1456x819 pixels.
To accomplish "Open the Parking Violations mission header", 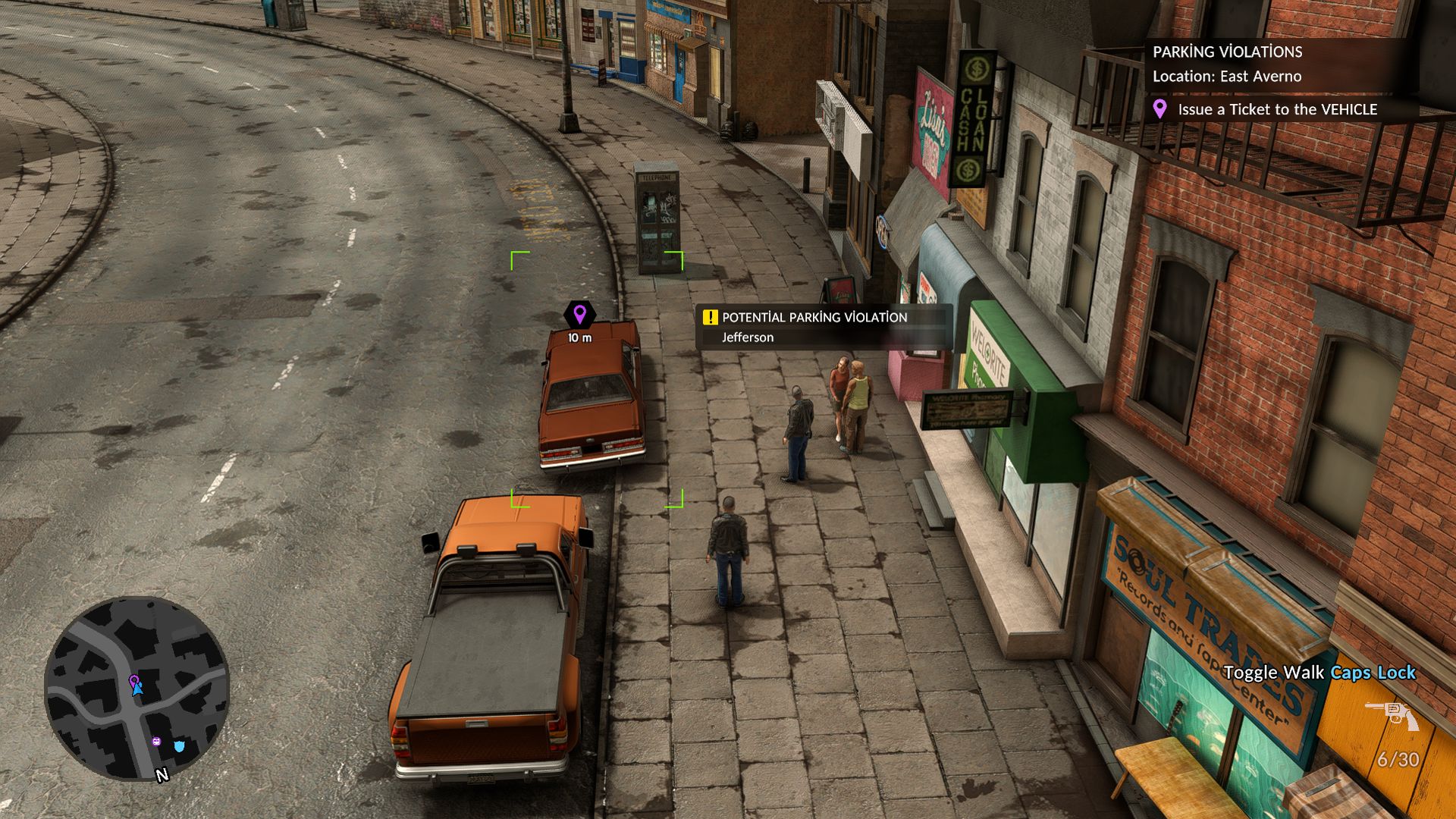I will (x=1227, y=52).
